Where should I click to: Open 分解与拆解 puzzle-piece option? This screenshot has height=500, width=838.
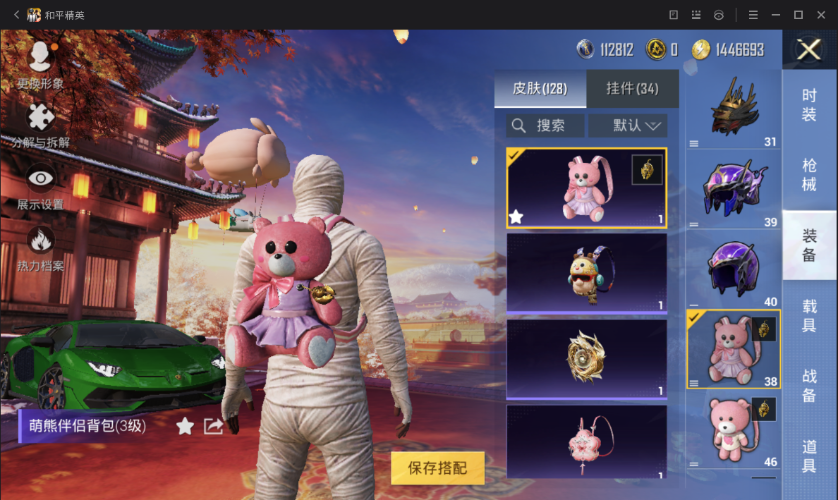pyautogui.click(x=40, y=126)
